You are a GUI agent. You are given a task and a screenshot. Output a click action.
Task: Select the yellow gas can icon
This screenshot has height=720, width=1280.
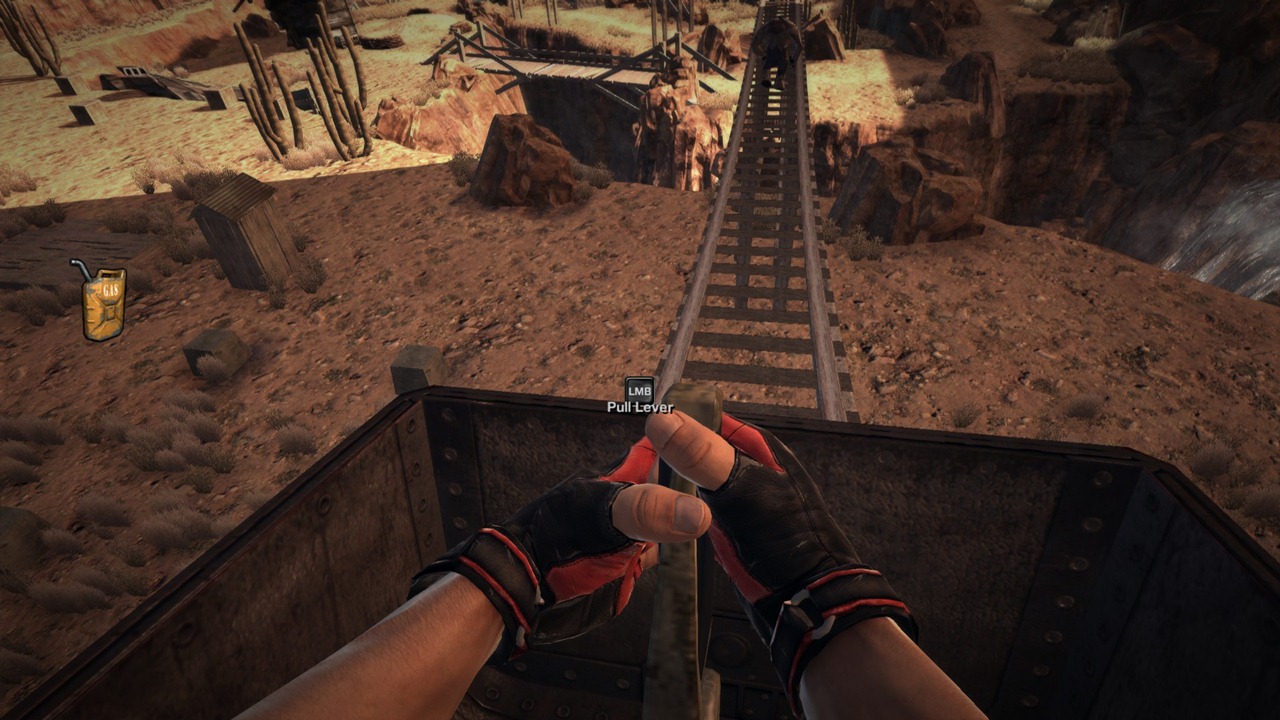pos(102,302)
